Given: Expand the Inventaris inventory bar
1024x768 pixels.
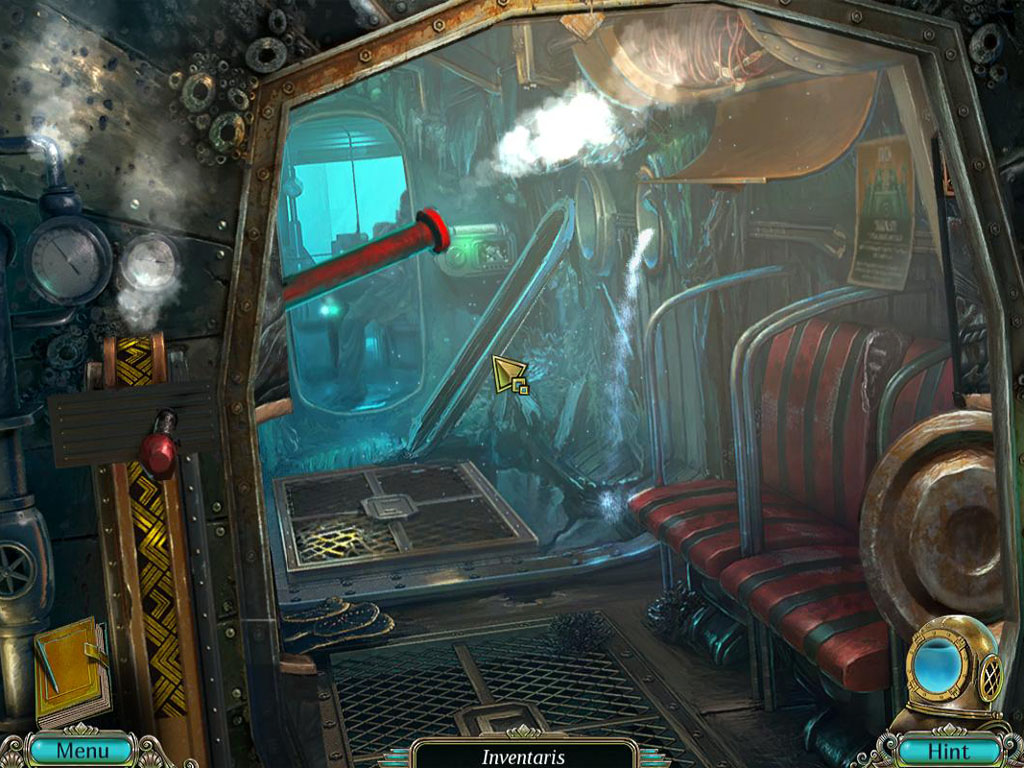Looking at the screenshot, I should pyautogui.click(x=524, y=756).
